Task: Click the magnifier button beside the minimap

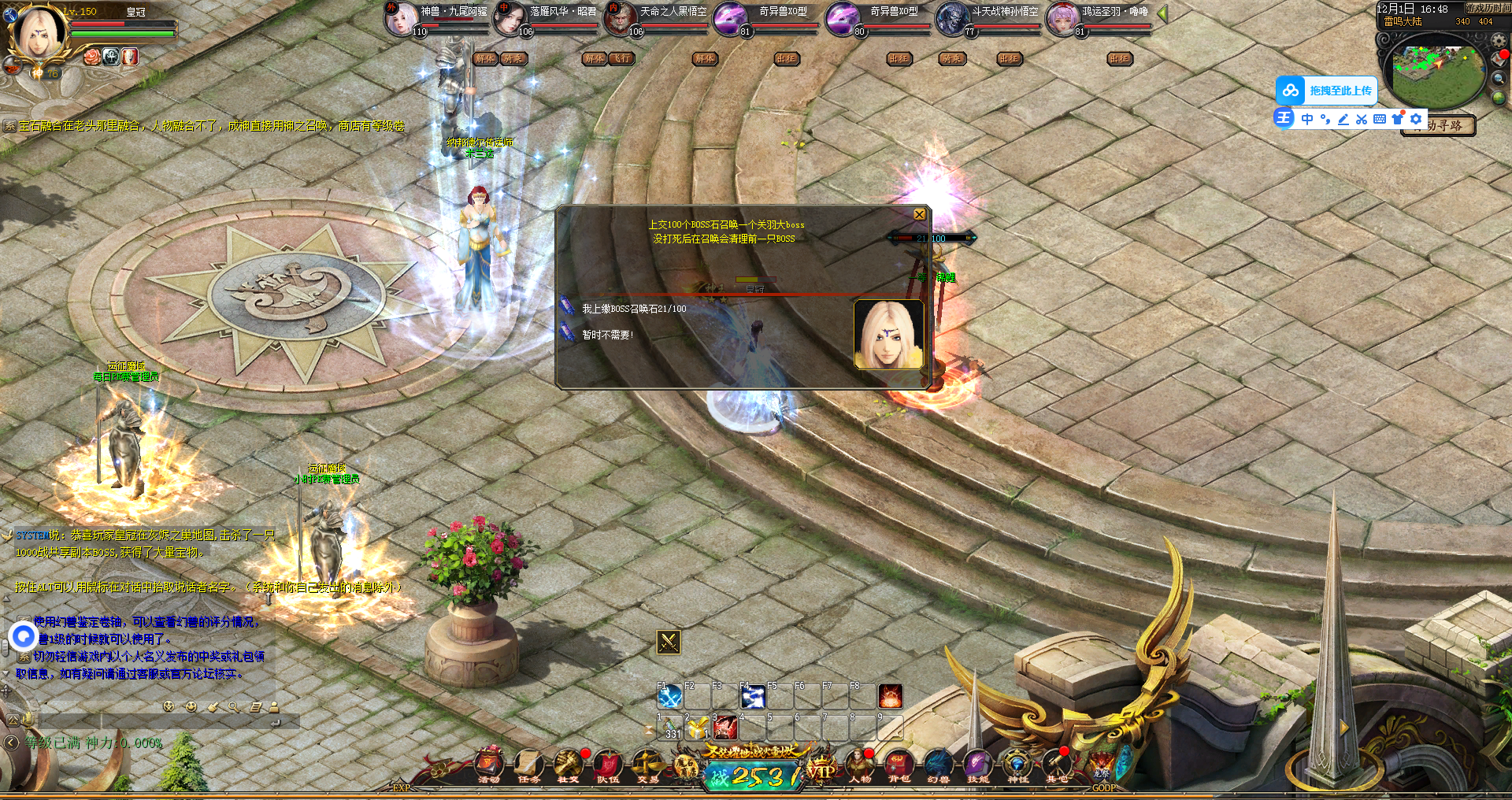Action: [1499, 78]
